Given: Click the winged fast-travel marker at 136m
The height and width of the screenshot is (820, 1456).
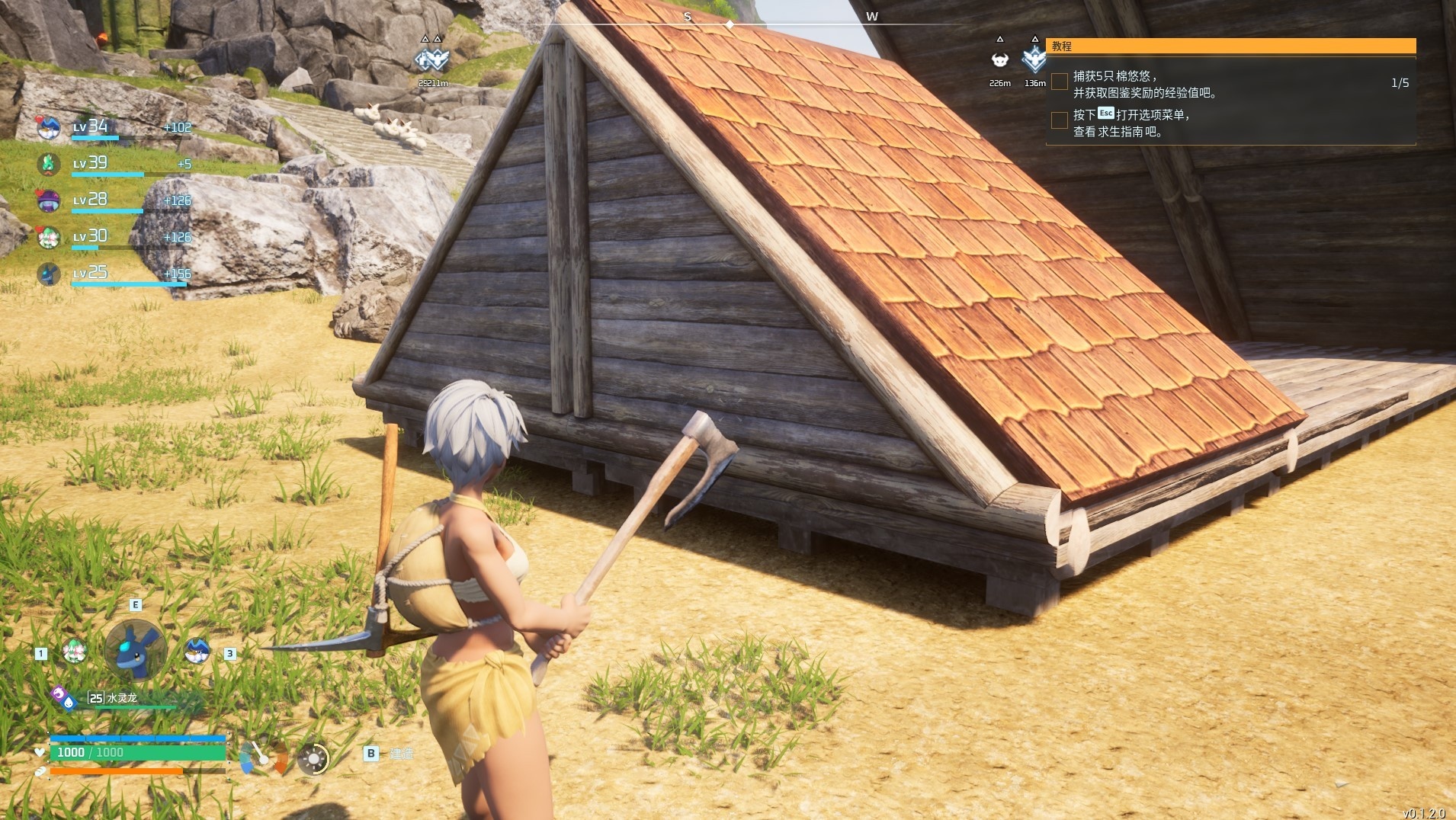Looking at the screenshot, I should click(1034, 59).
